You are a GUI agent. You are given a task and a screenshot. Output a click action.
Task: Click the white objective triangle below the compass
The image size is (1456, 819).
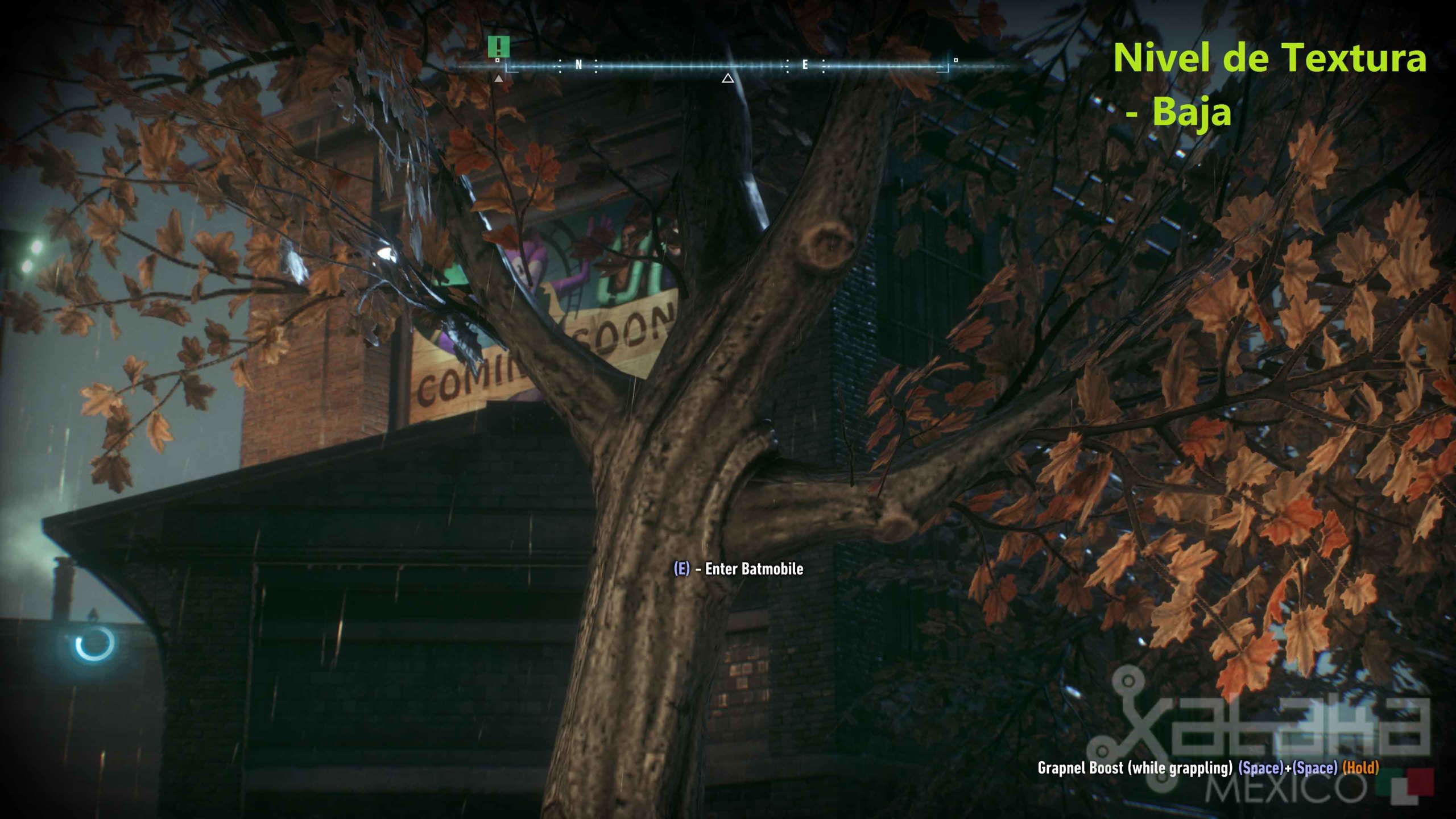(728, 80)
